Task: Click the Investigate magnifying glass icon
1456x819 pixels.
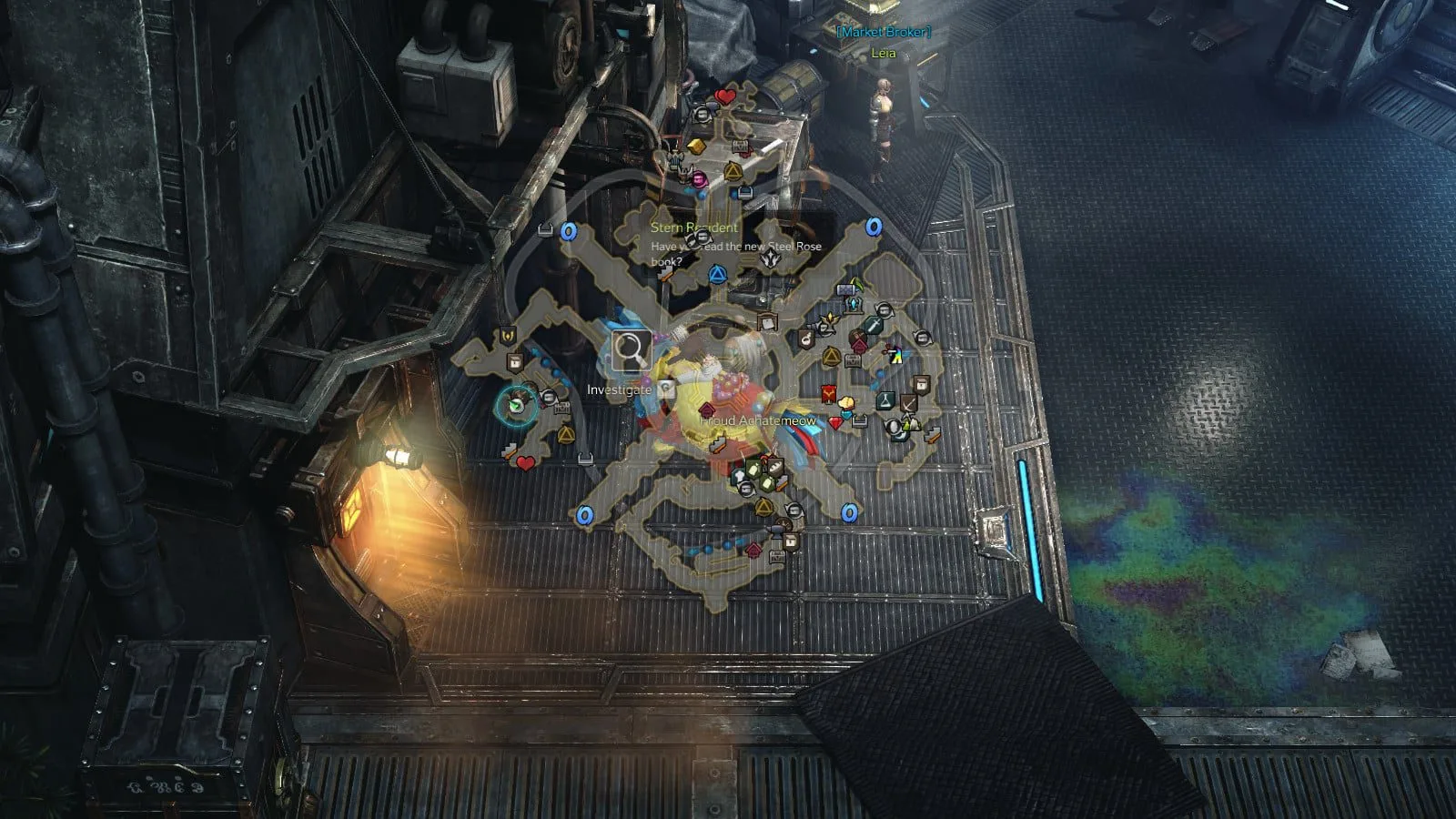Action: coord(630,350)
